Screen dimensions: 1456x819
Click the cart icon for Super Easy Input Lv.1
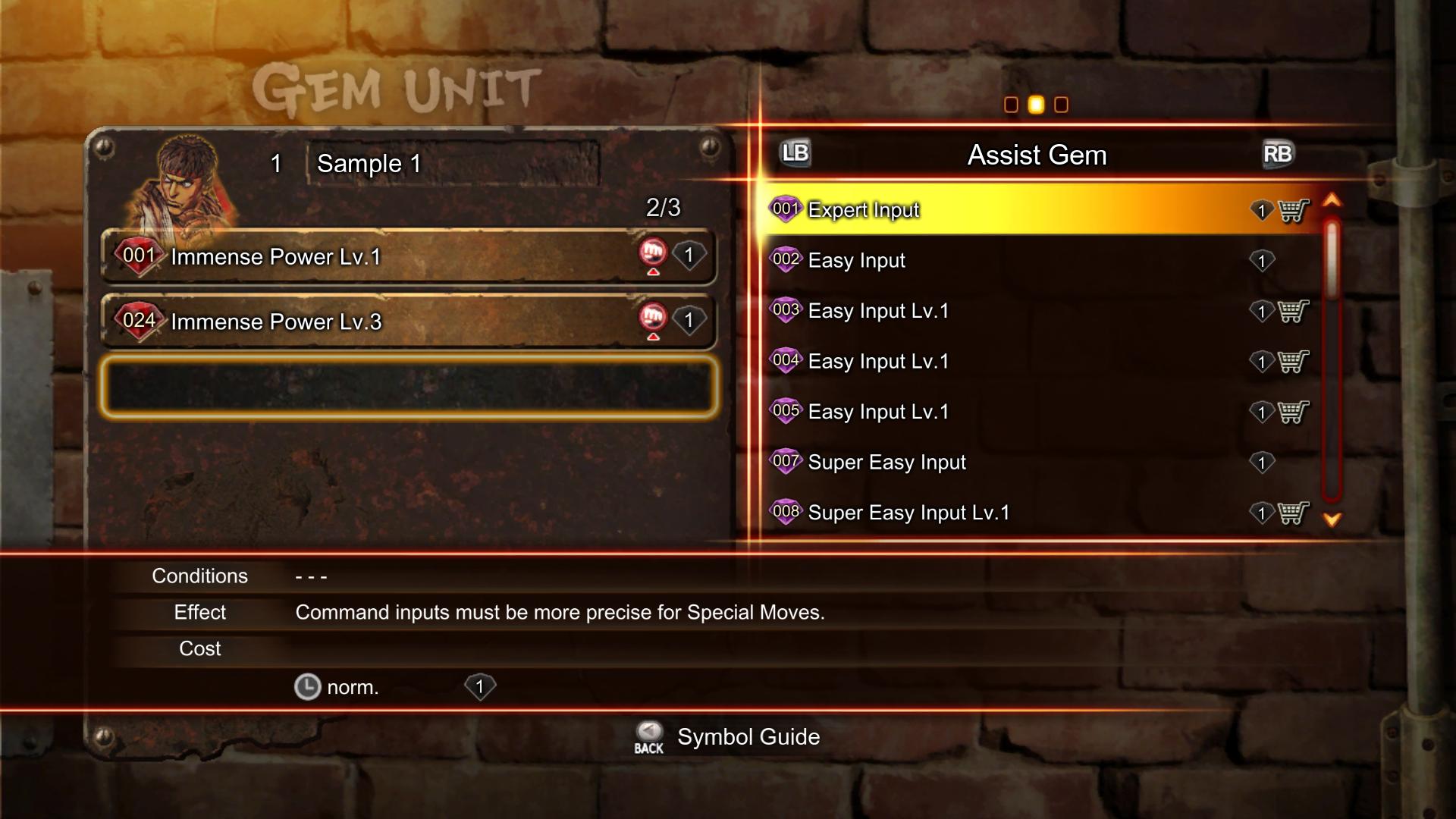click(1291, 513)
